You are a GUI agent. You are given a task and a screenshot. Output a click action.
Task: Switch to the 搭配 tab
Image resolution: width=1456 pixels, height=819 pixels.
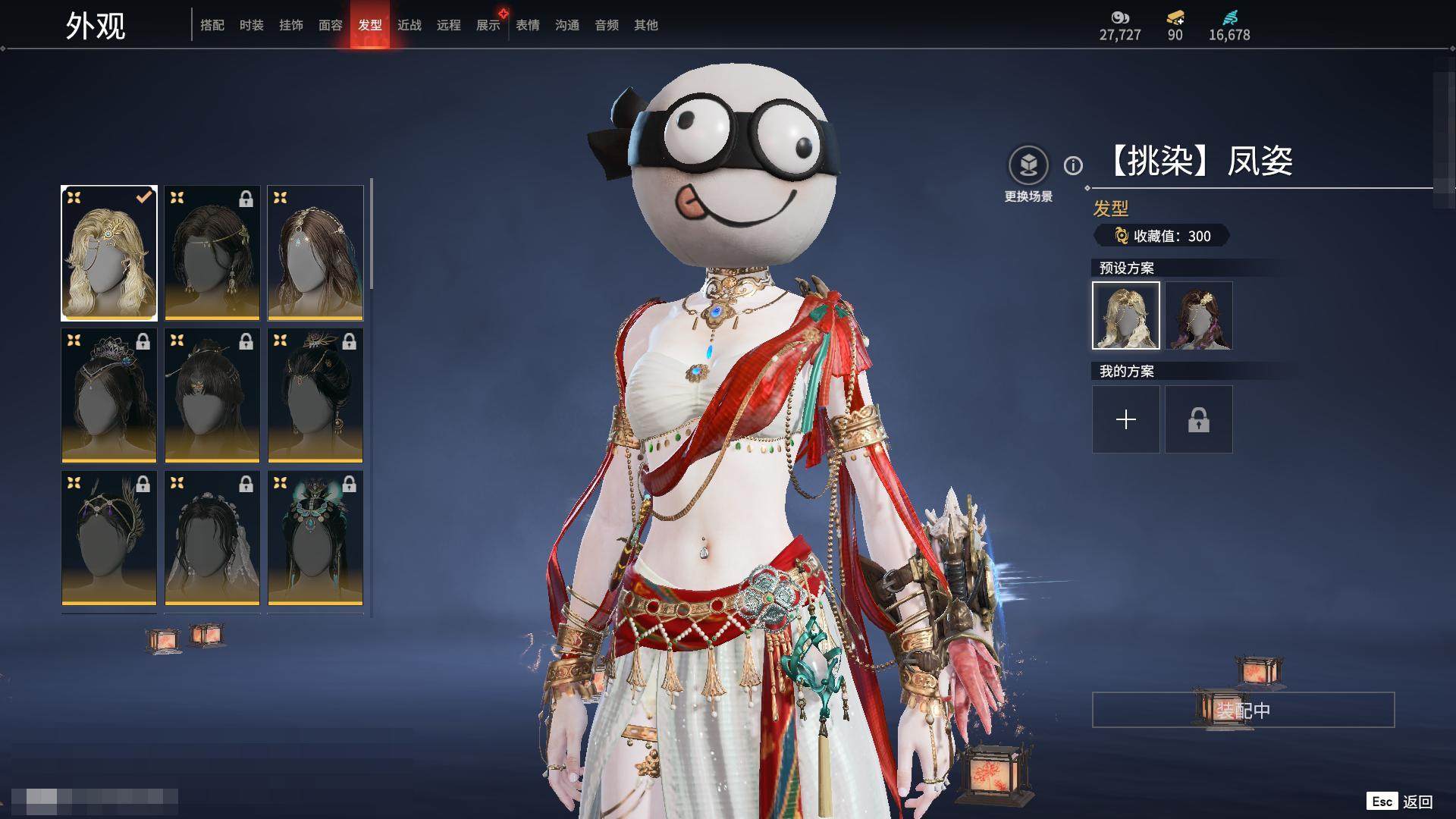tap(212, 25)
